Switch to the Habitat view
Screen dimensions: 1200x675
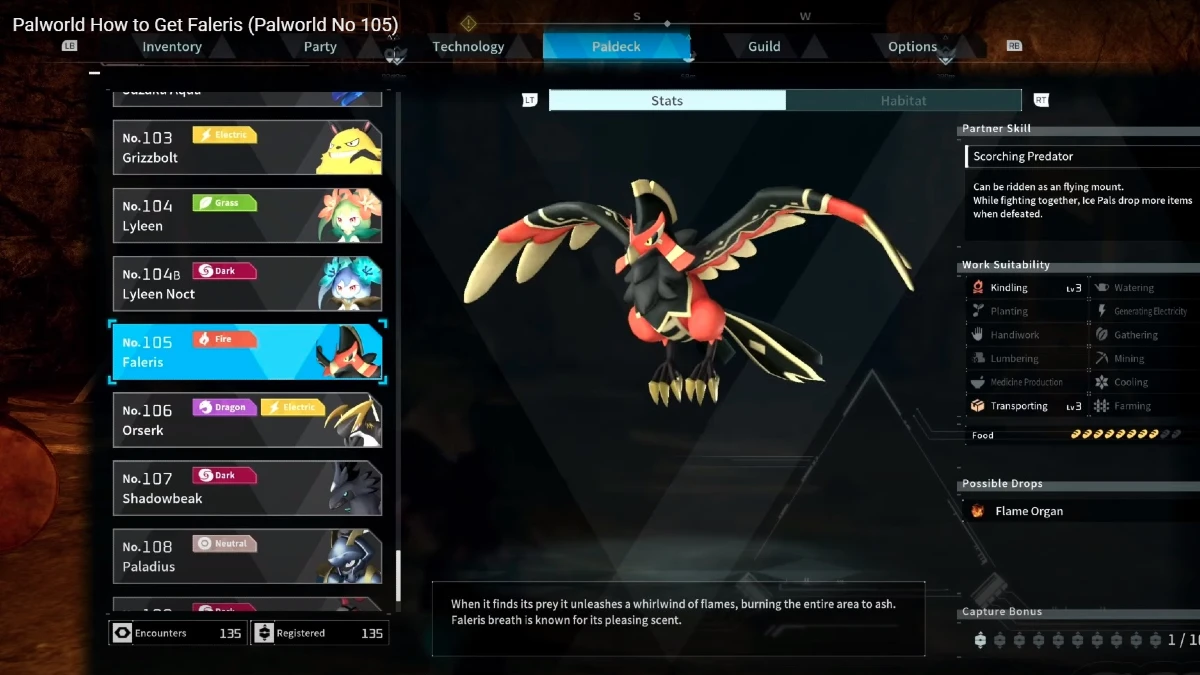pos(903,100)
